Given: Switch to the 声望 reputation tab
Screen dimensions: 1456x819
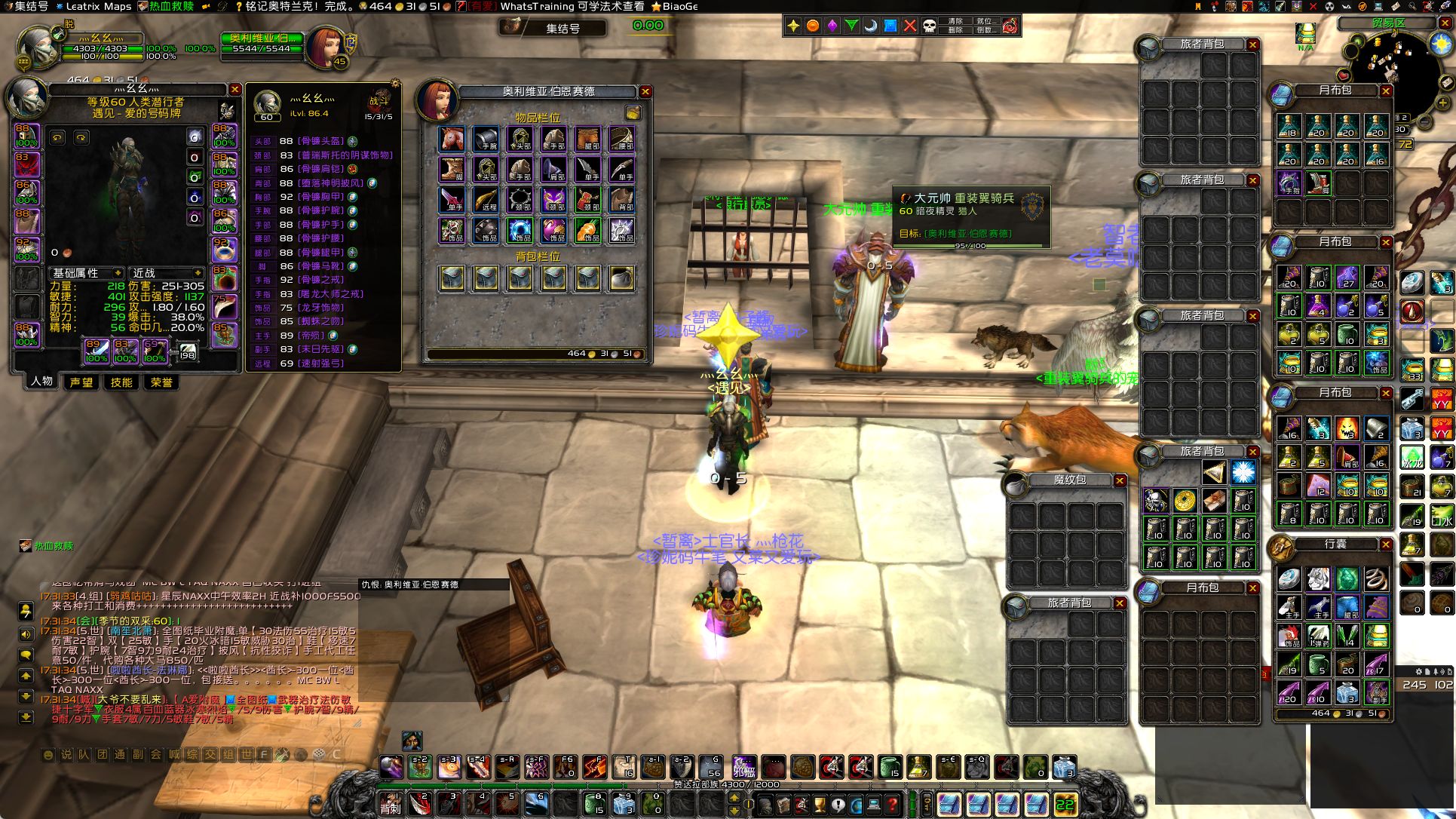Looking at the screenshot, I should (81, 382).
